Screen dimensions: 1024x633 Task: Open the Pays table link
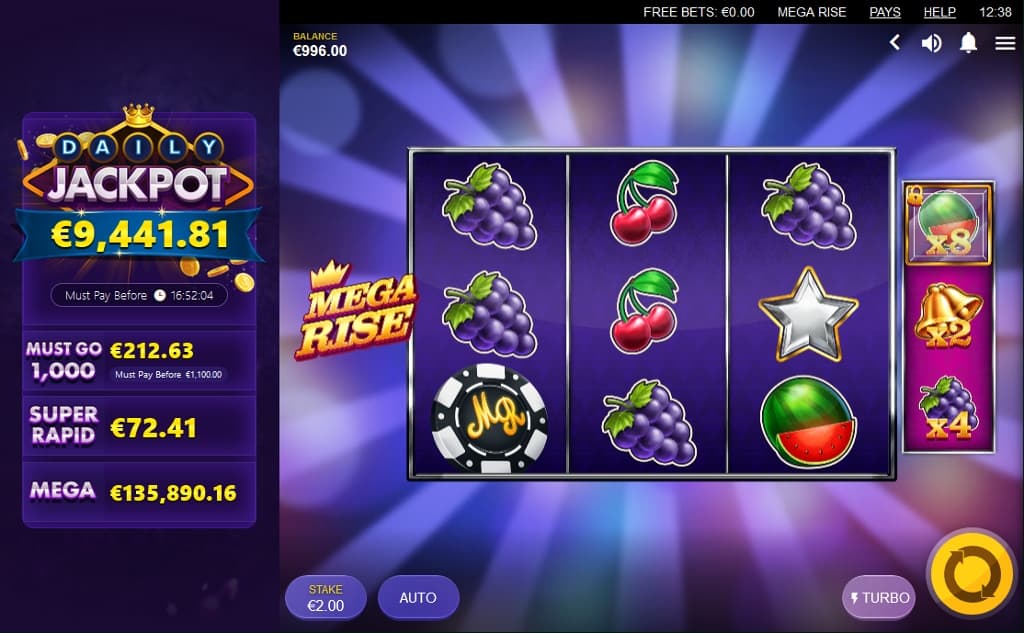(885, 12)
